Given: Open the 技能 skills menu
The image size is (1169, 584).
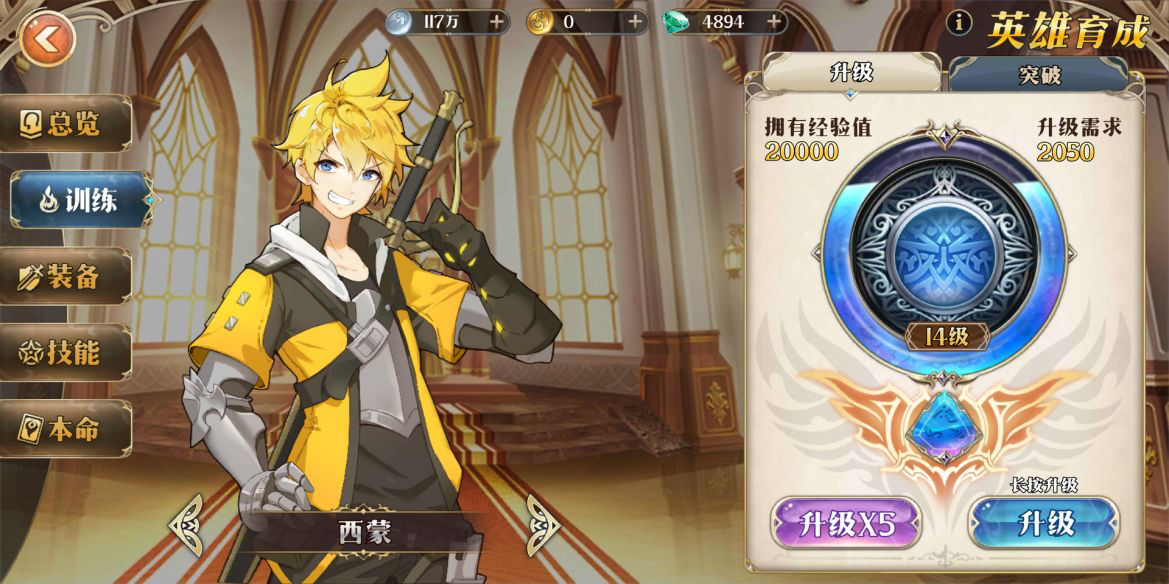Looking at the screenshot, I should tap(68, 352).
